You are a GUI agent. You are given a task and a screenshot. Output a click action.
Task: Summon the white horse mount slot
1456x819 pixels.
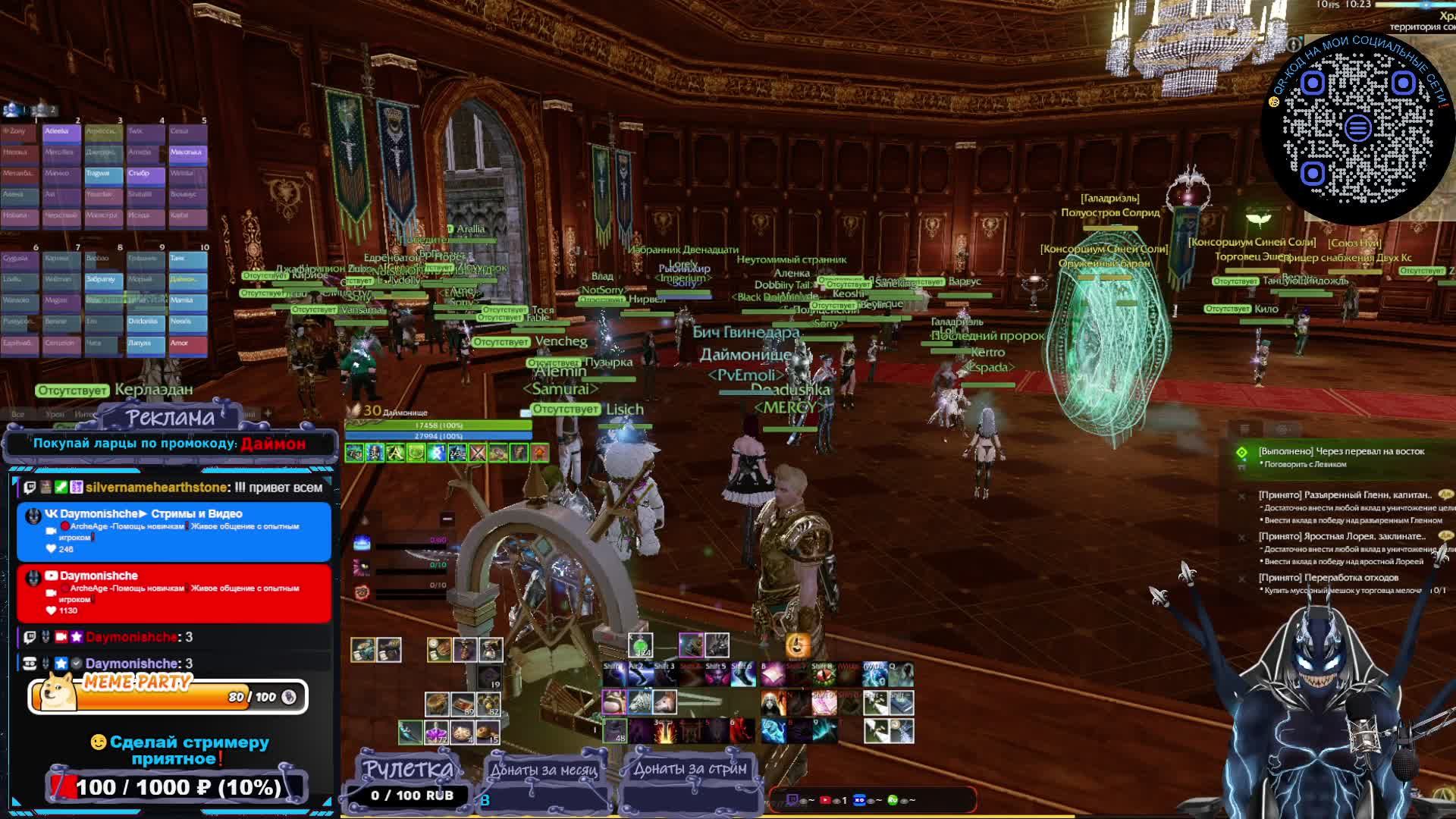[x=665, y=702]
